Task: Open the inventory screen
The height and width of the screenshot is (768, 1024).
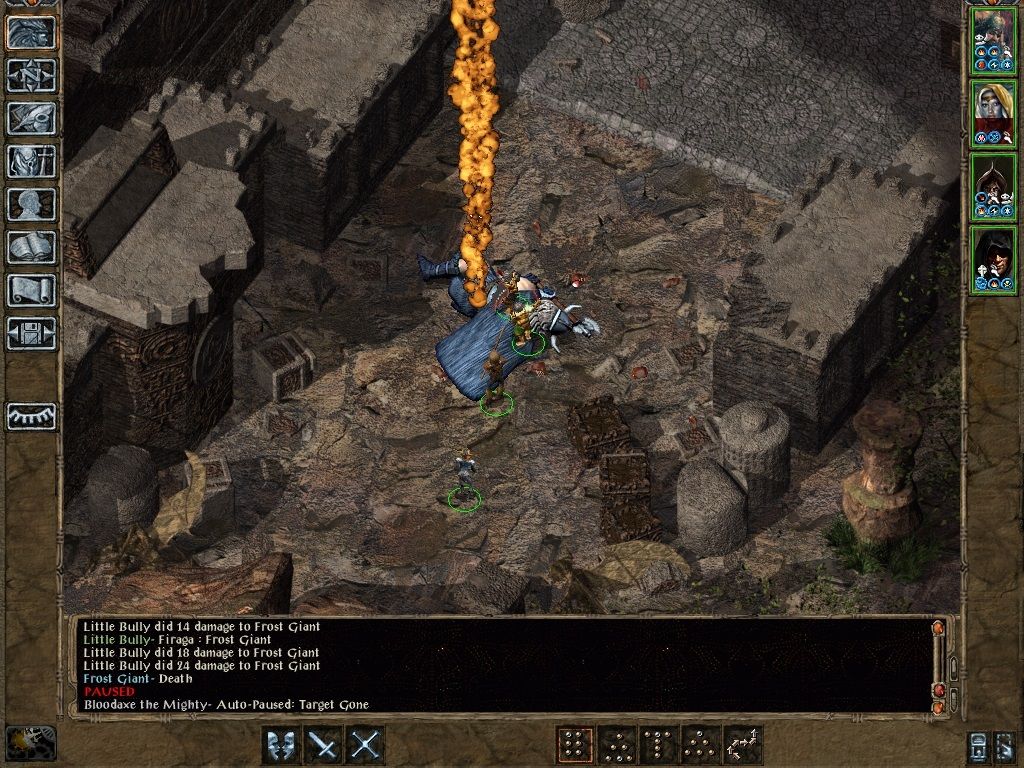Action: (x=31, y=161)
